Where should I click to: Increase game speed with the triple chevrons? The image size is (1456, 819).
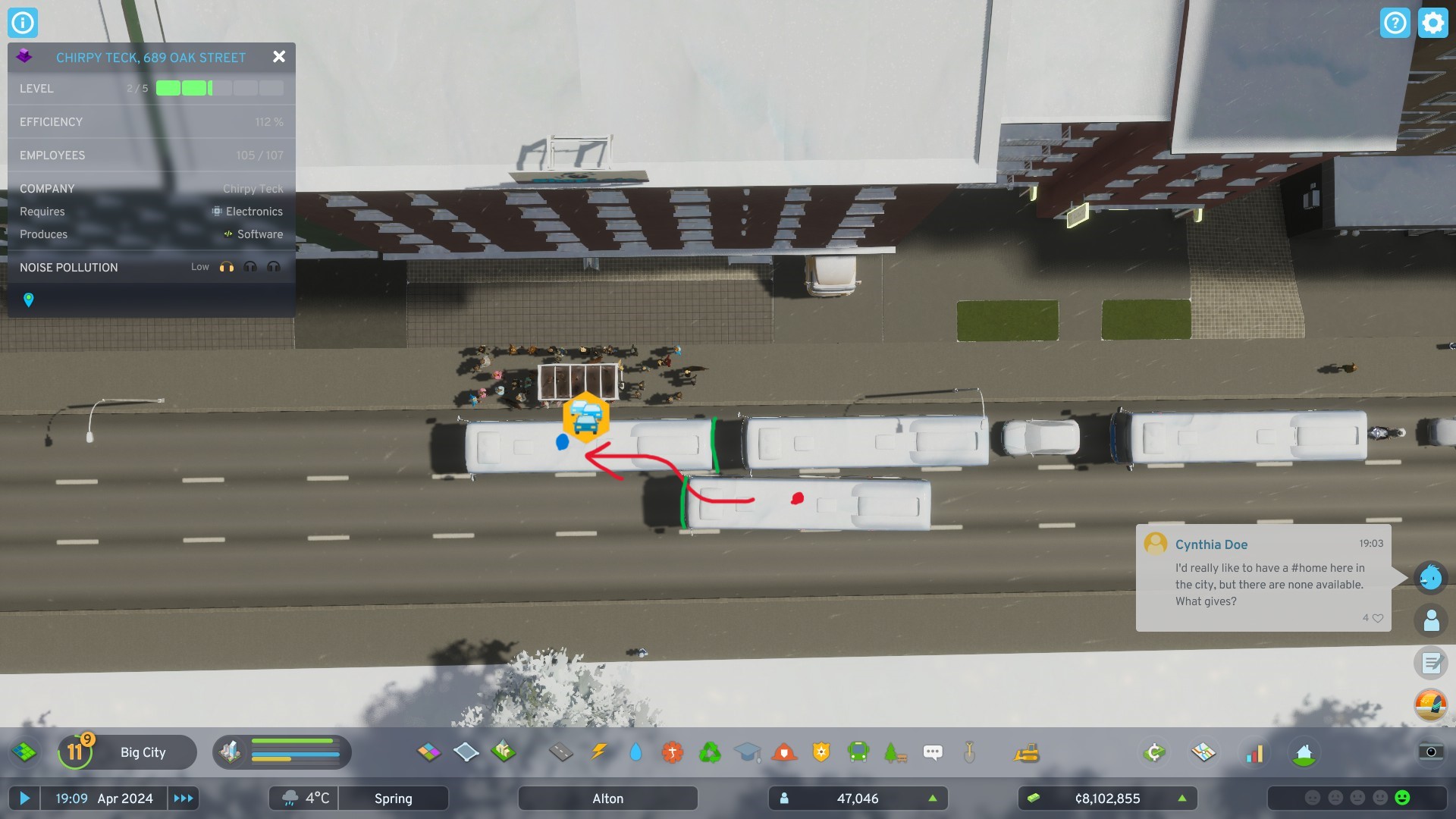click(x=182, y=798)
